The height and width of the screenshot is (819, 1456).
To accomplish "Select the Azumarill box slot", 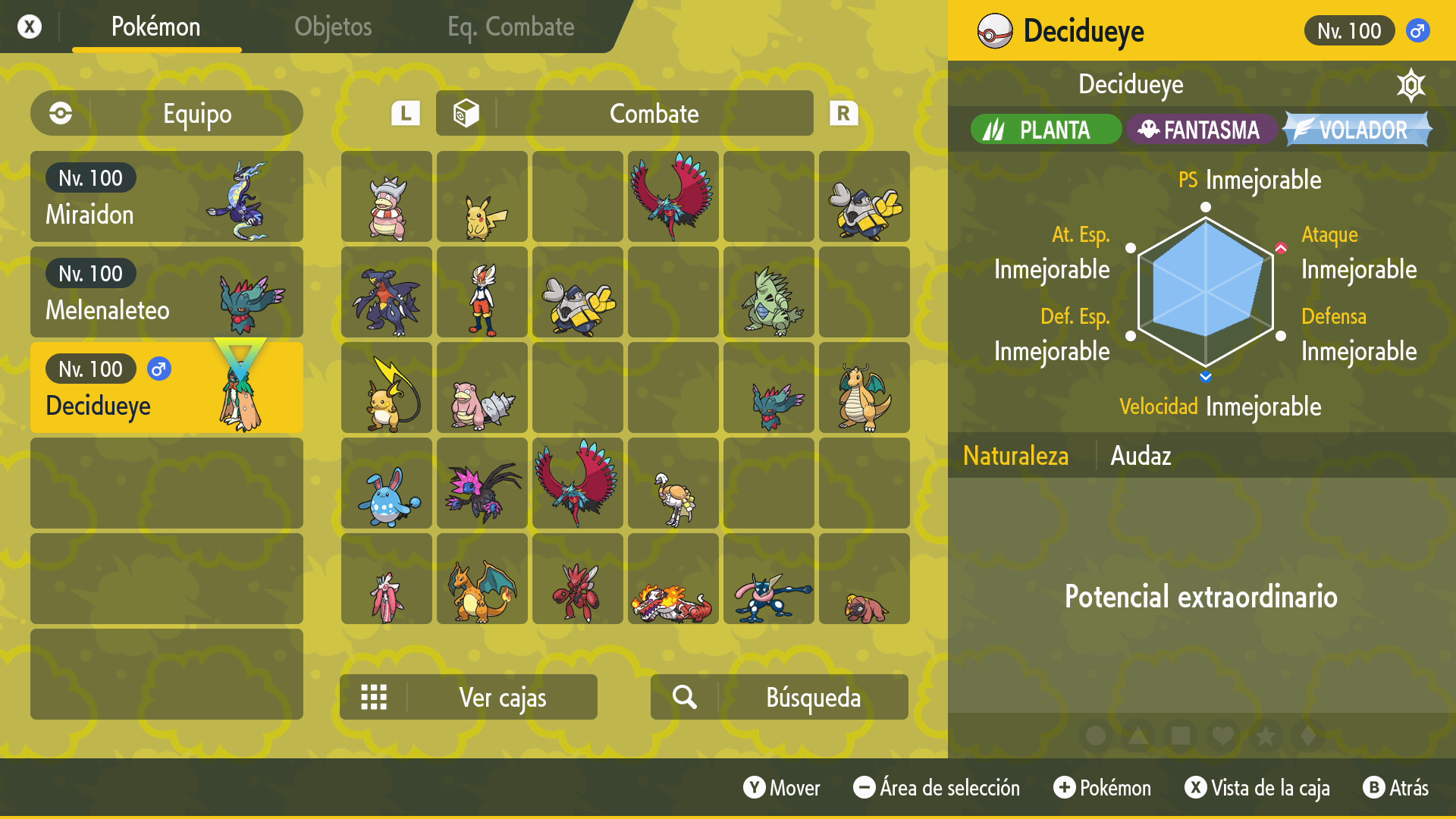I will pos(387,484).
